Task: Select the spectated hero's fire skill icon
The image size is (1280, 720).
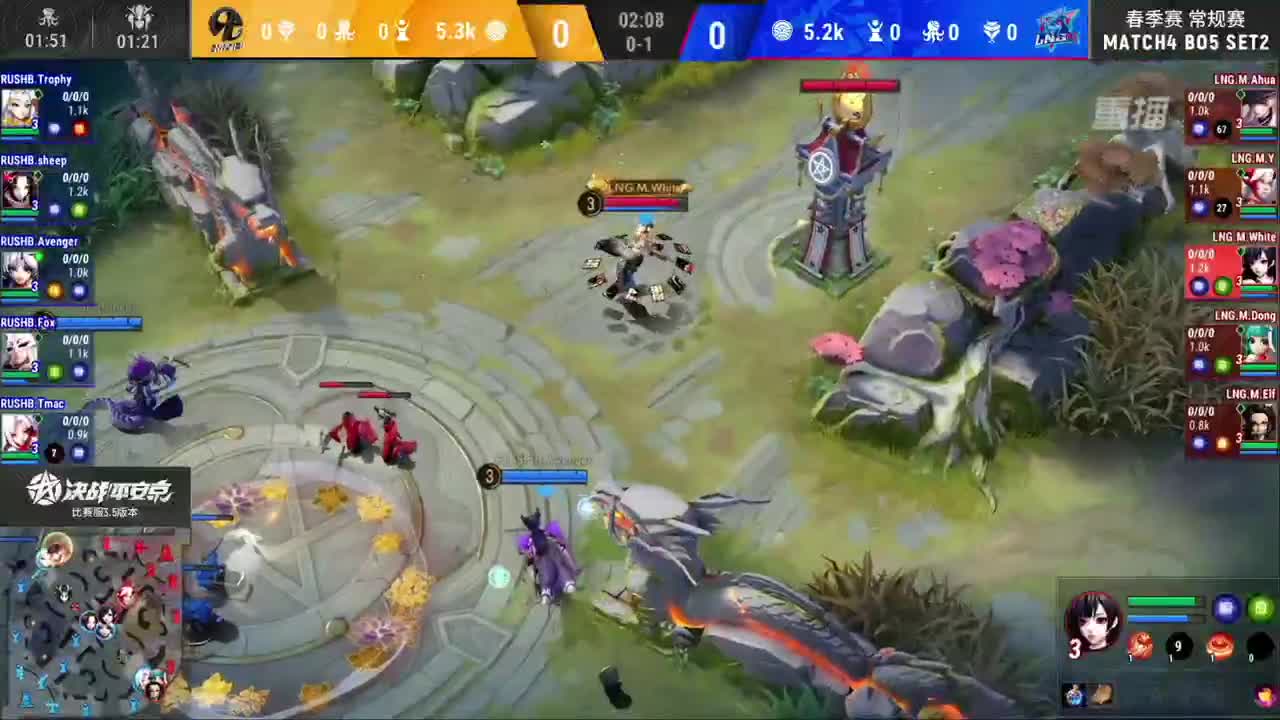Action: [1141, 646]
